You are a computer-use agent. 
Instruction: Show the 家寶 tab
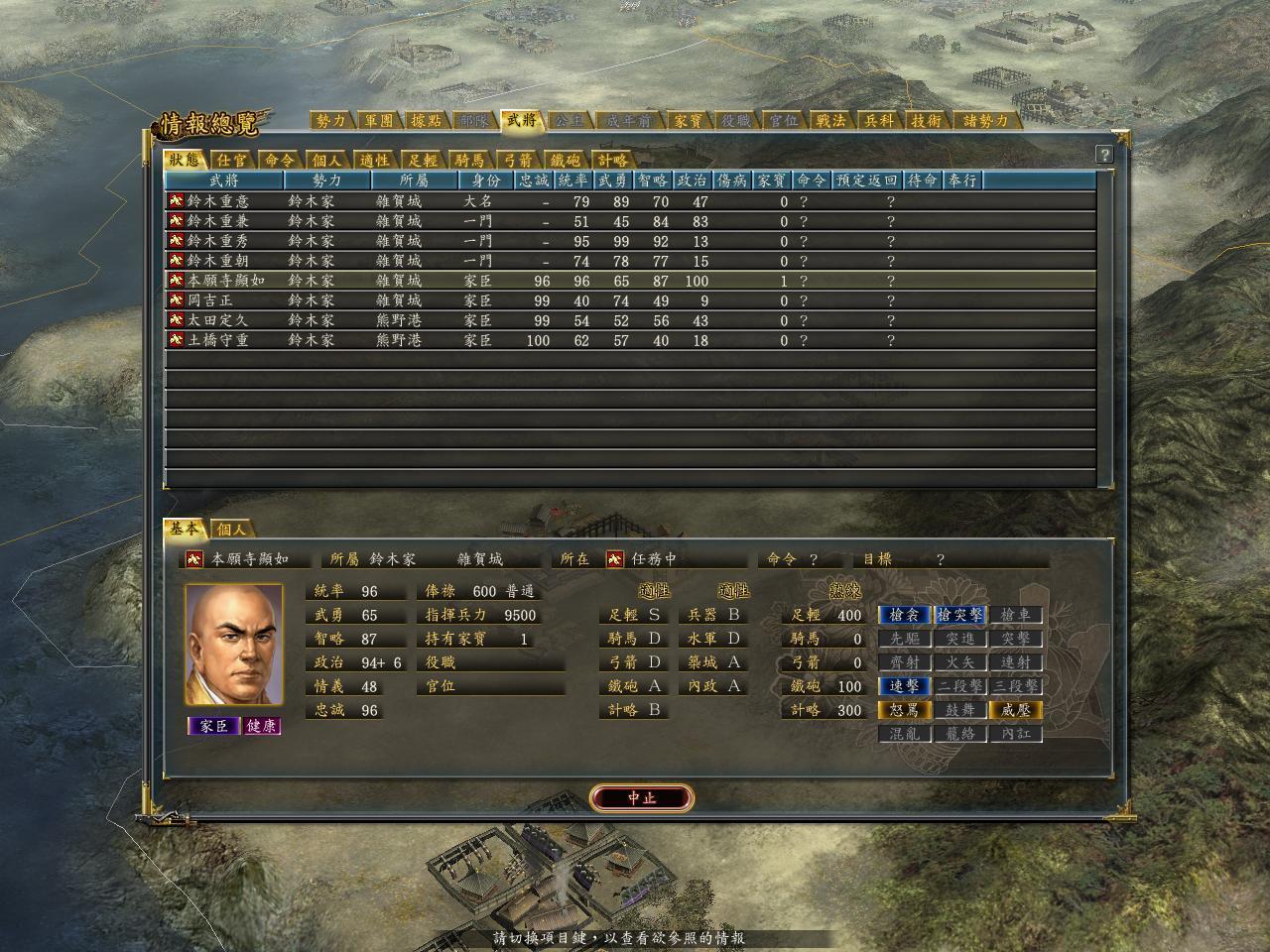(688, 121)
